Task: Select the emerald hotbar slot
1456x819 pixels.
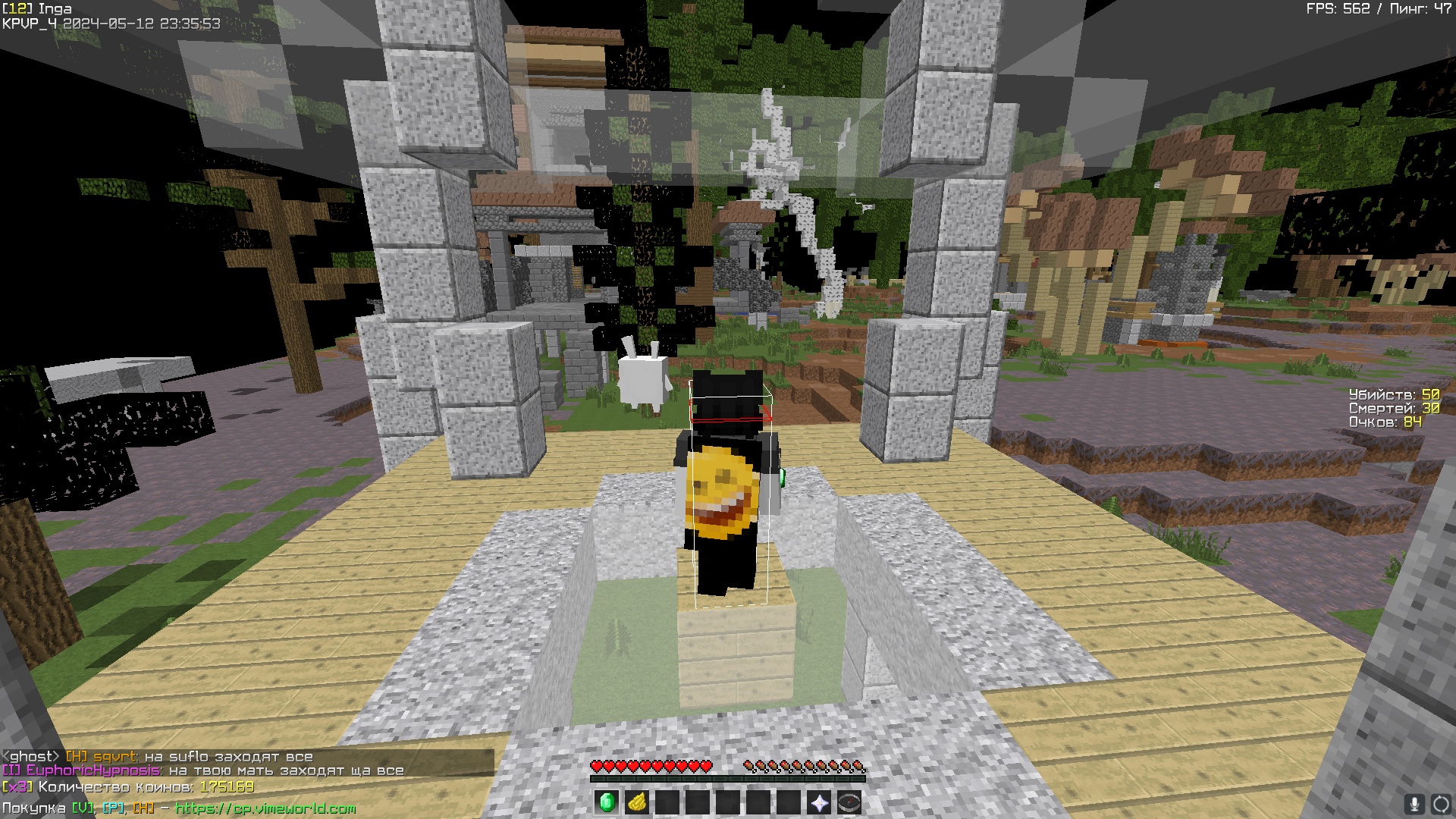Action: [x=607, y=802]
